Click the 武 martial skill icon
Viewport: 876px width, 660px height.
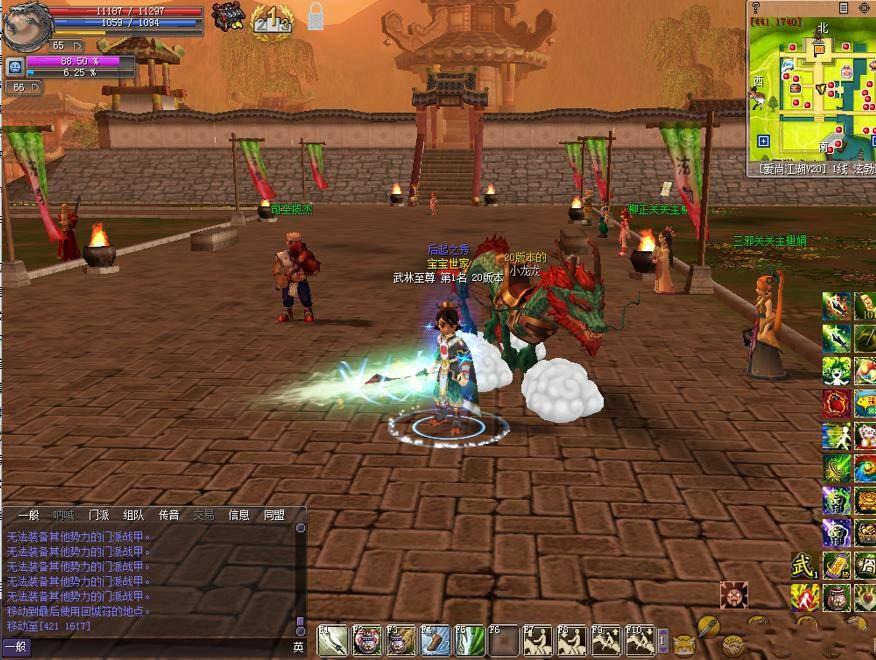coord(804,565)
